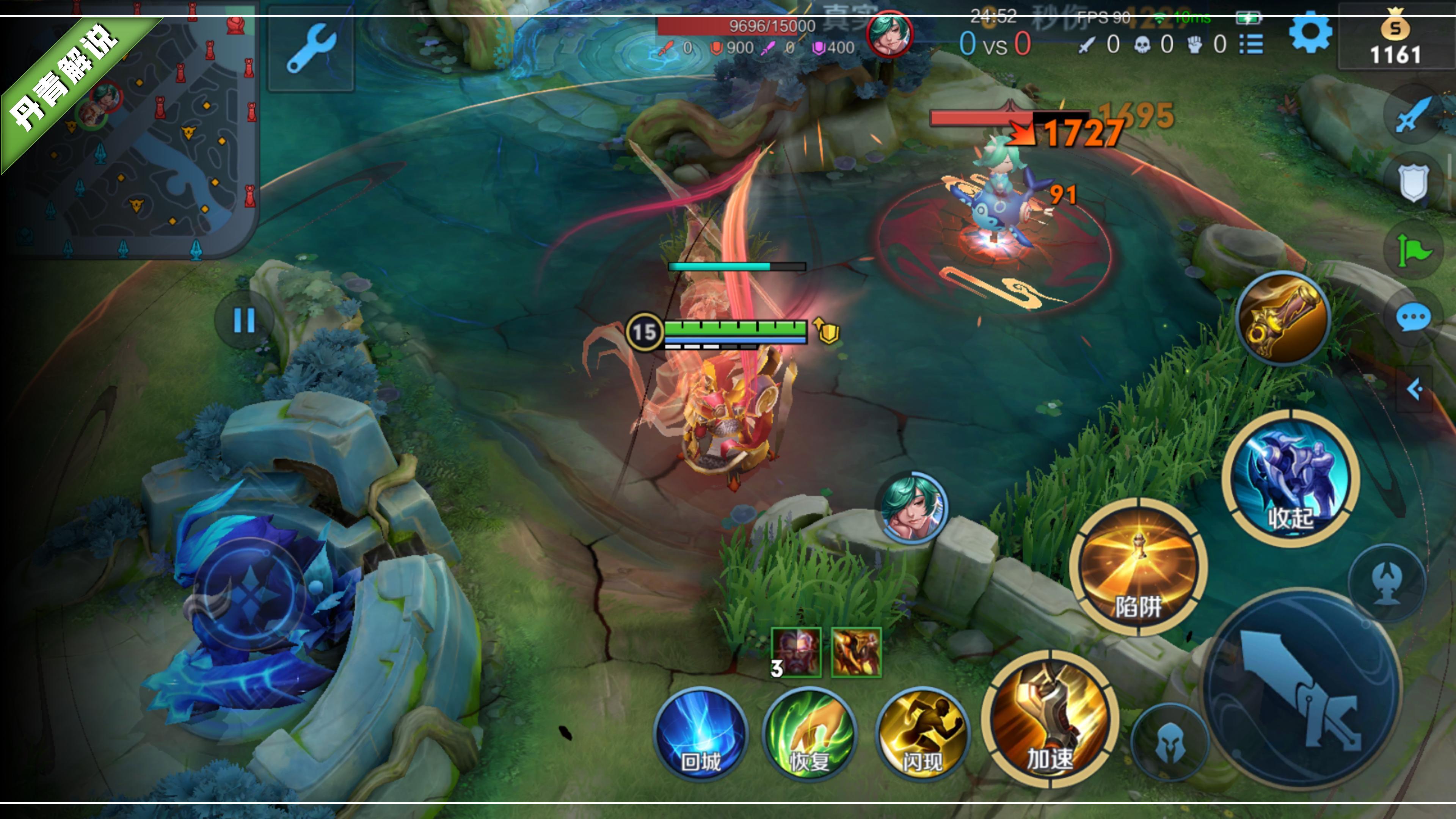Cast the 回城 recall spell

pyautogui.click(x=701, y=735)
